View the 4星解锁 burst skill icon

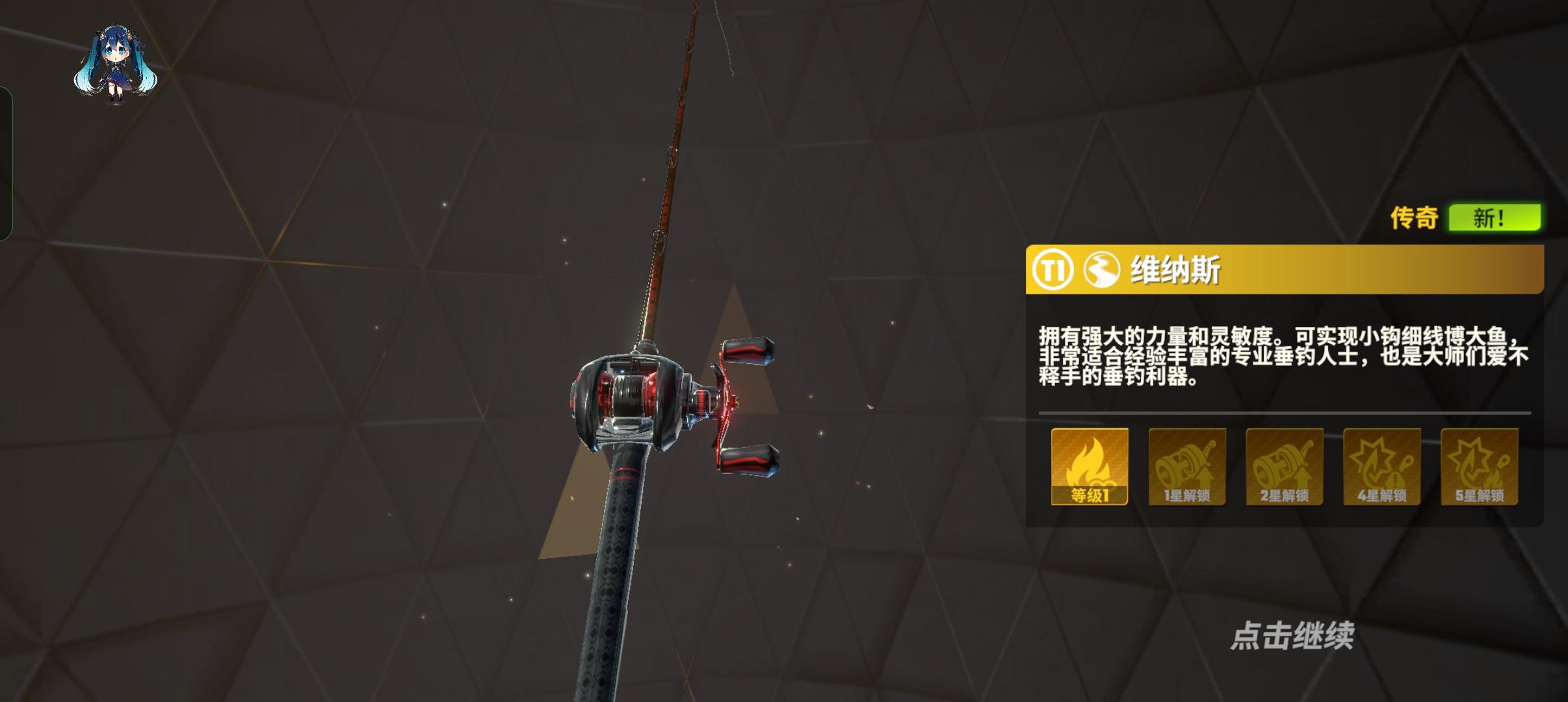click(1382, 467)
